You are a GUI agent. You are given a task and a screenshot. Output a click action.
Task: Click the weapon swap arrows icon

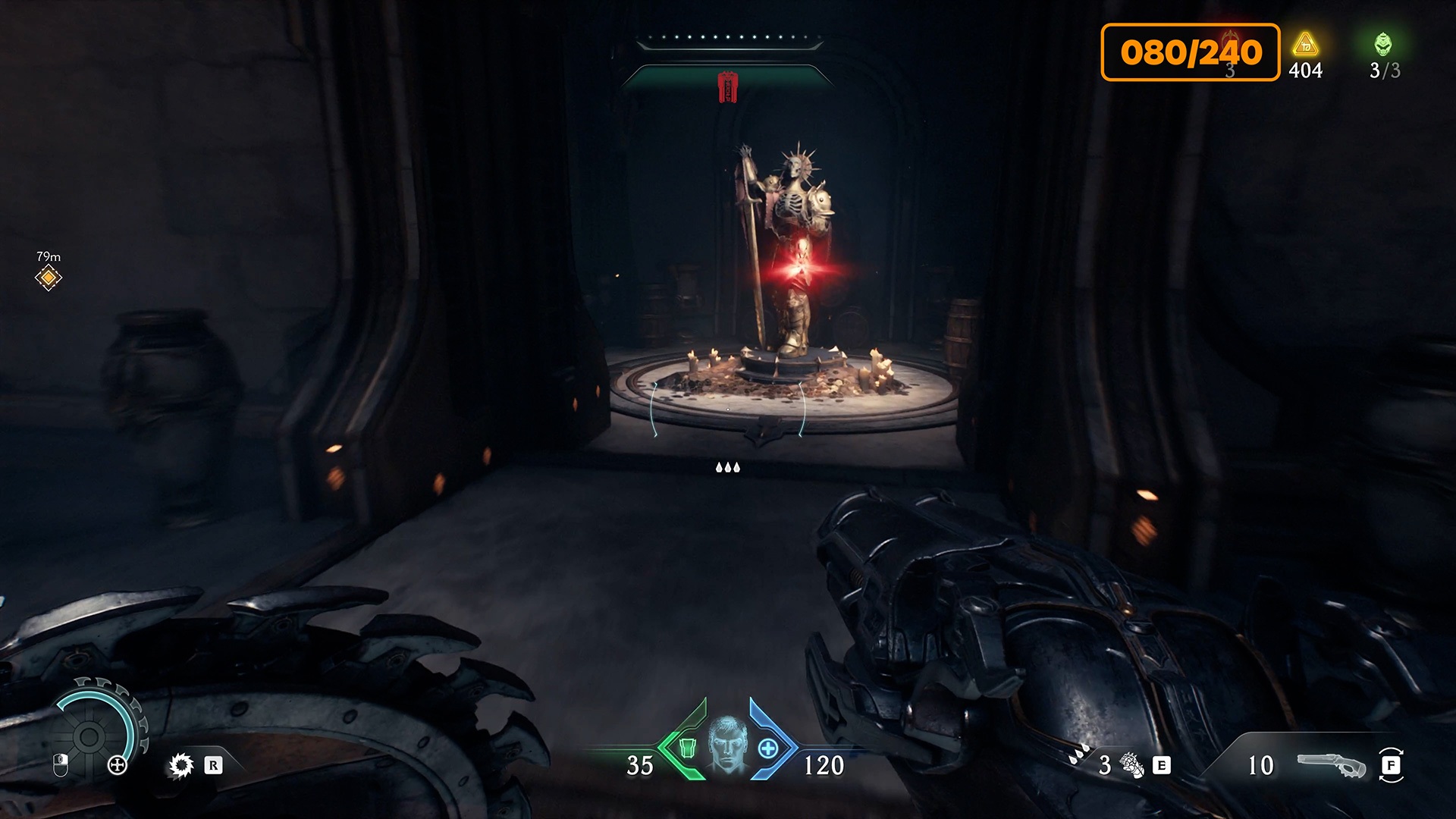pos(1391,765)
